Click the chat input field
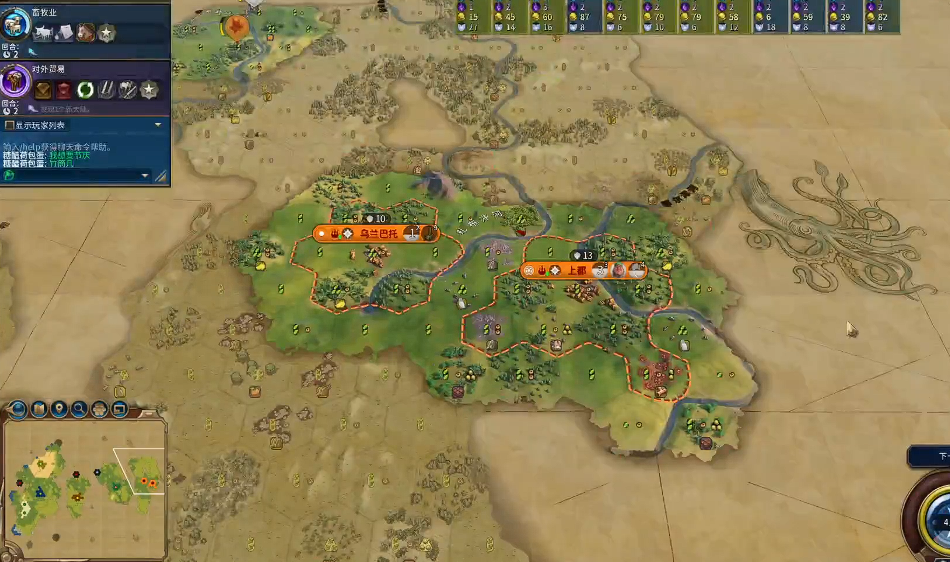 tap(75, 175)
